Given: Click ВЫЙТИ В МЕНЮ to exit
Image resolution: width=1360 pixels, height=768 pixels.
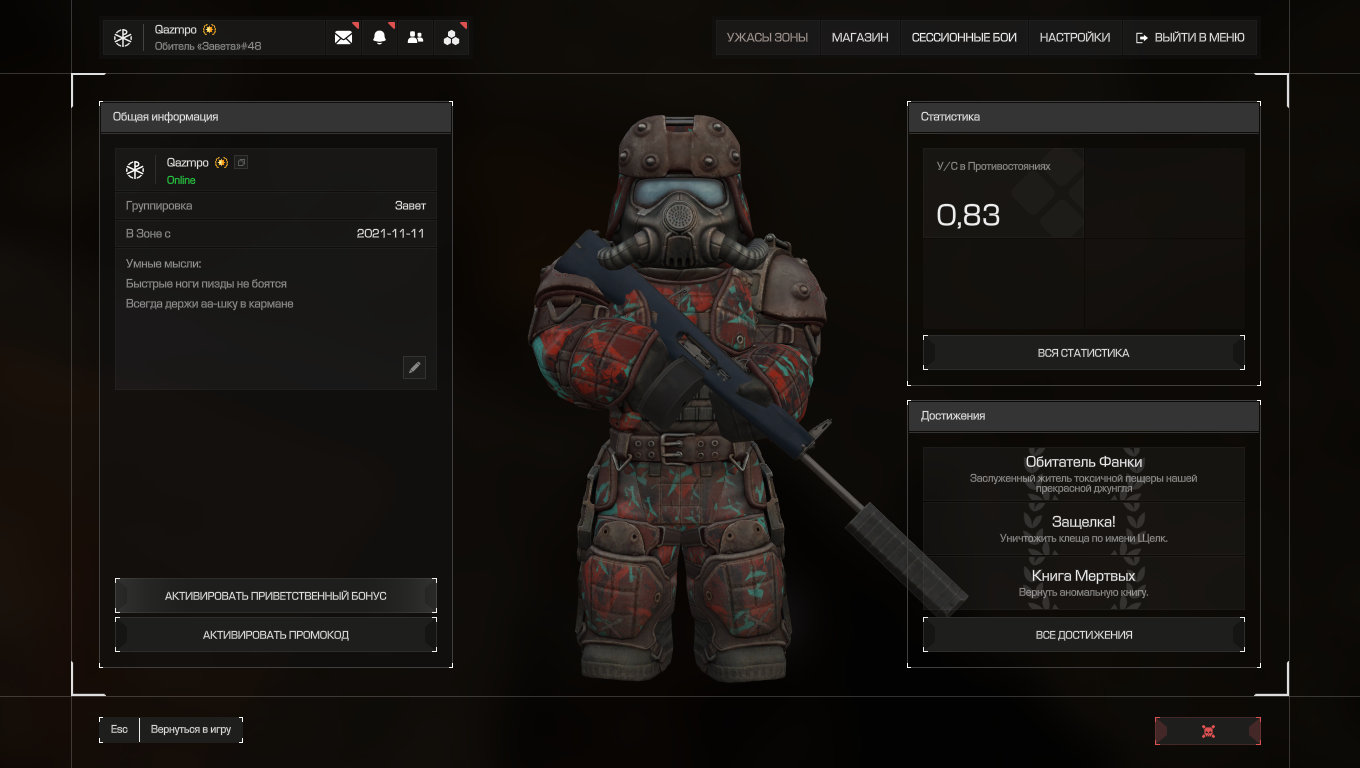Looking at the screenshot, I should click(1190, 38).
